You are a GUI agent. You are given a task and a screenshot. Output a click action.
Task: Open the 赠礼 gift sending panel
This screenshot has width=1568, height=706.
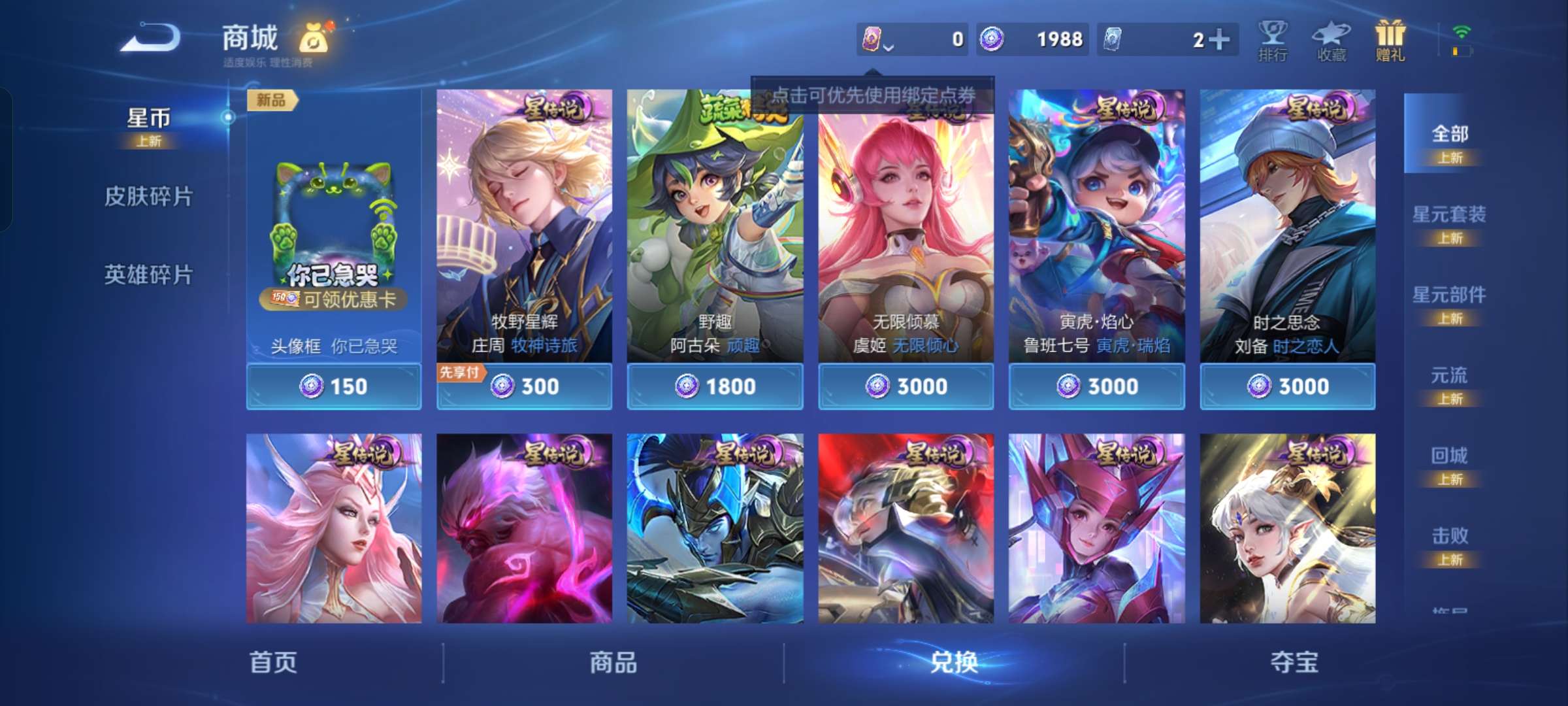pos(1390,41)
